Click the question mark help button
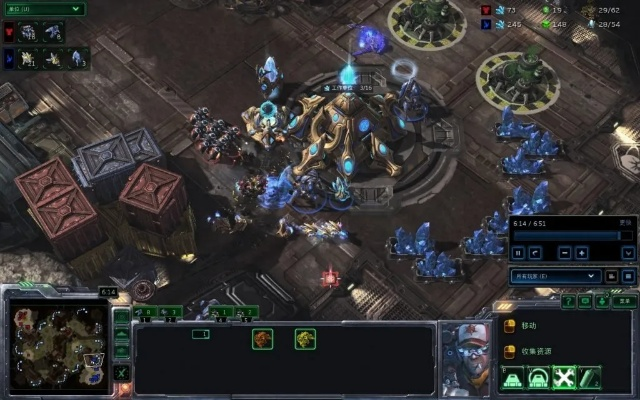This screenshot has width=640, height=400. click(569, 300)
